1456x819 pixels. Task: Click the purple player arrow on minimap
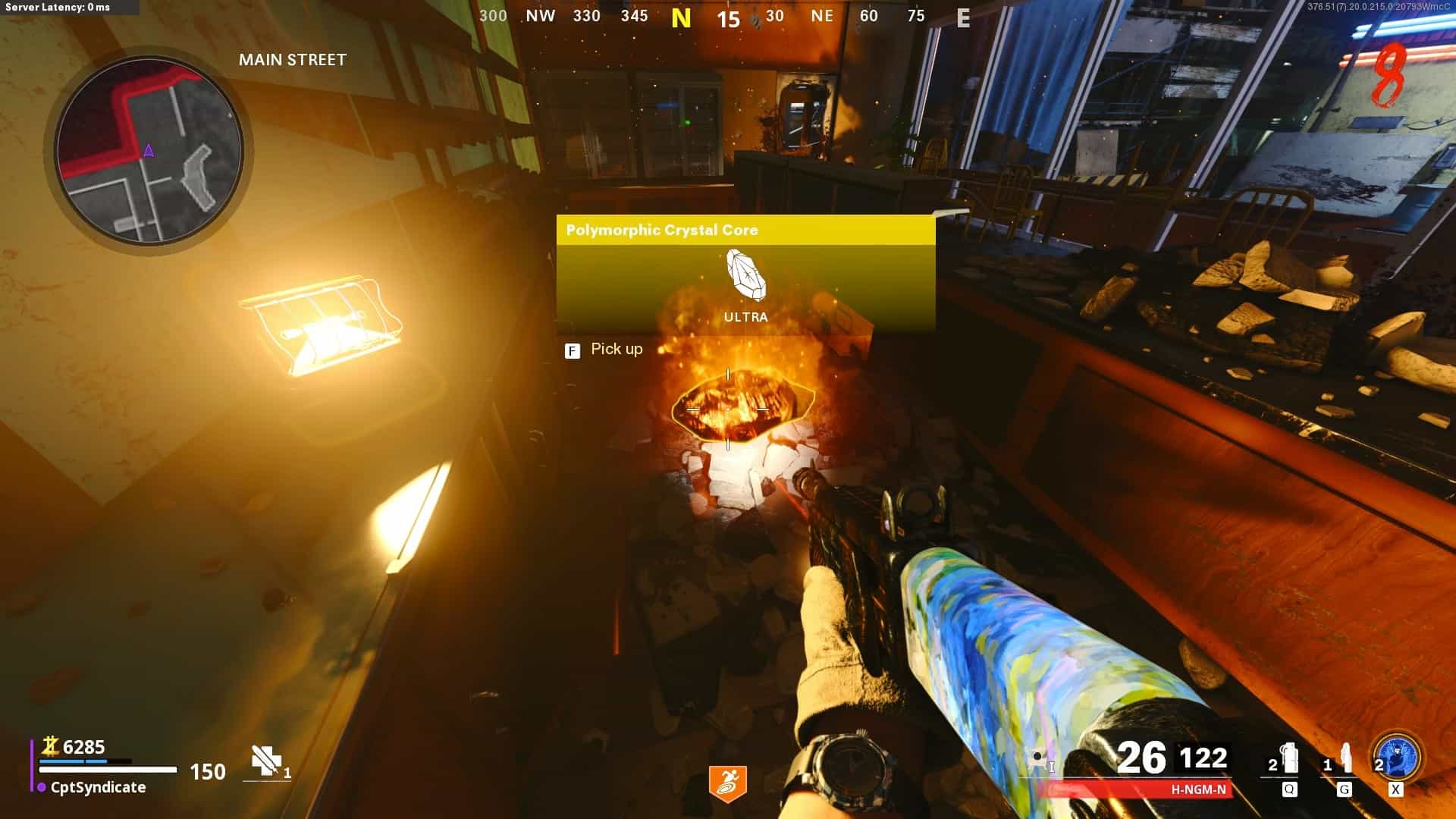tap(149, 151)
